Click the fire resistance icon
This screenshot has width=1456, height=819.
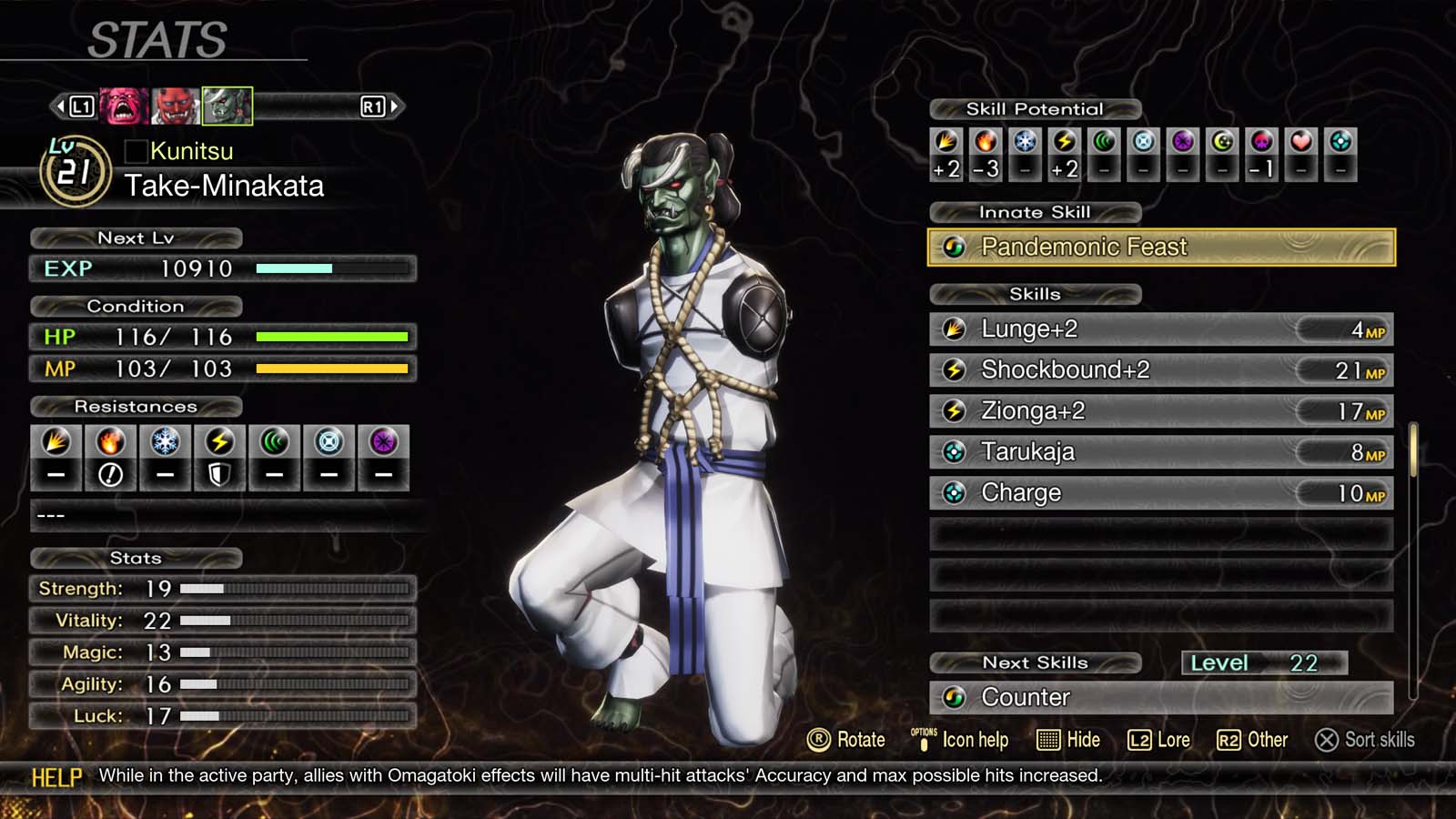[x=110, y=443]
